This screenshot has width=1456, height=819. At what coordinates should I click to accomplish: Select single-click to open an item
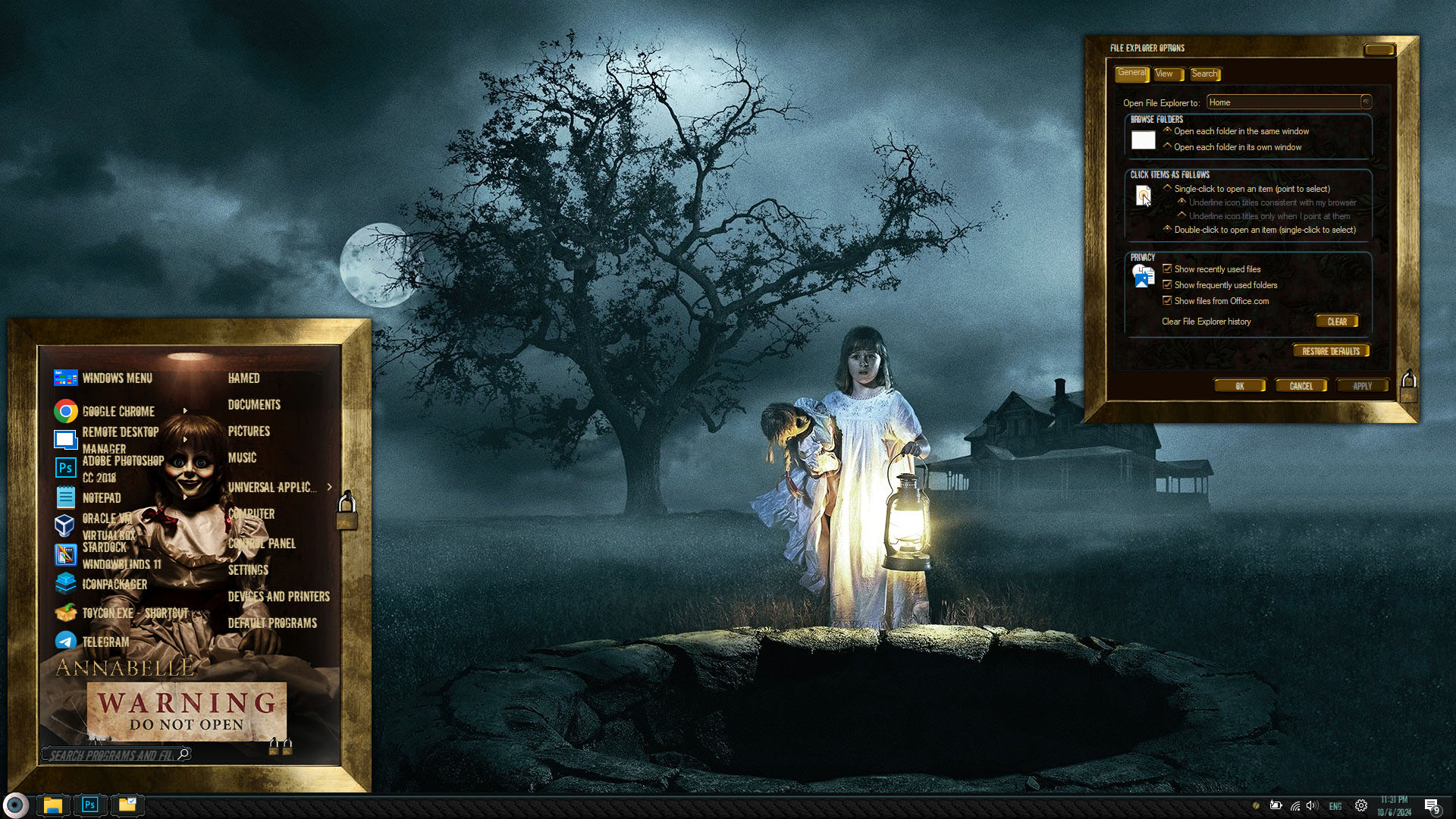click(1168, 188)
